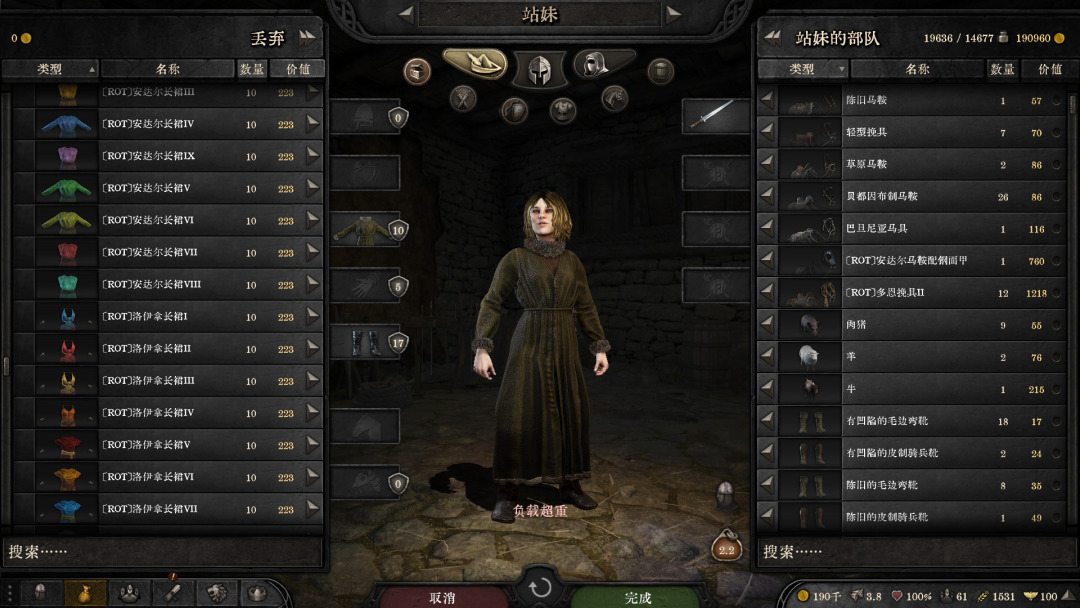Sort the party inventory by 价值 column
1080x608 pixels.
click(x=1050, y=69)
